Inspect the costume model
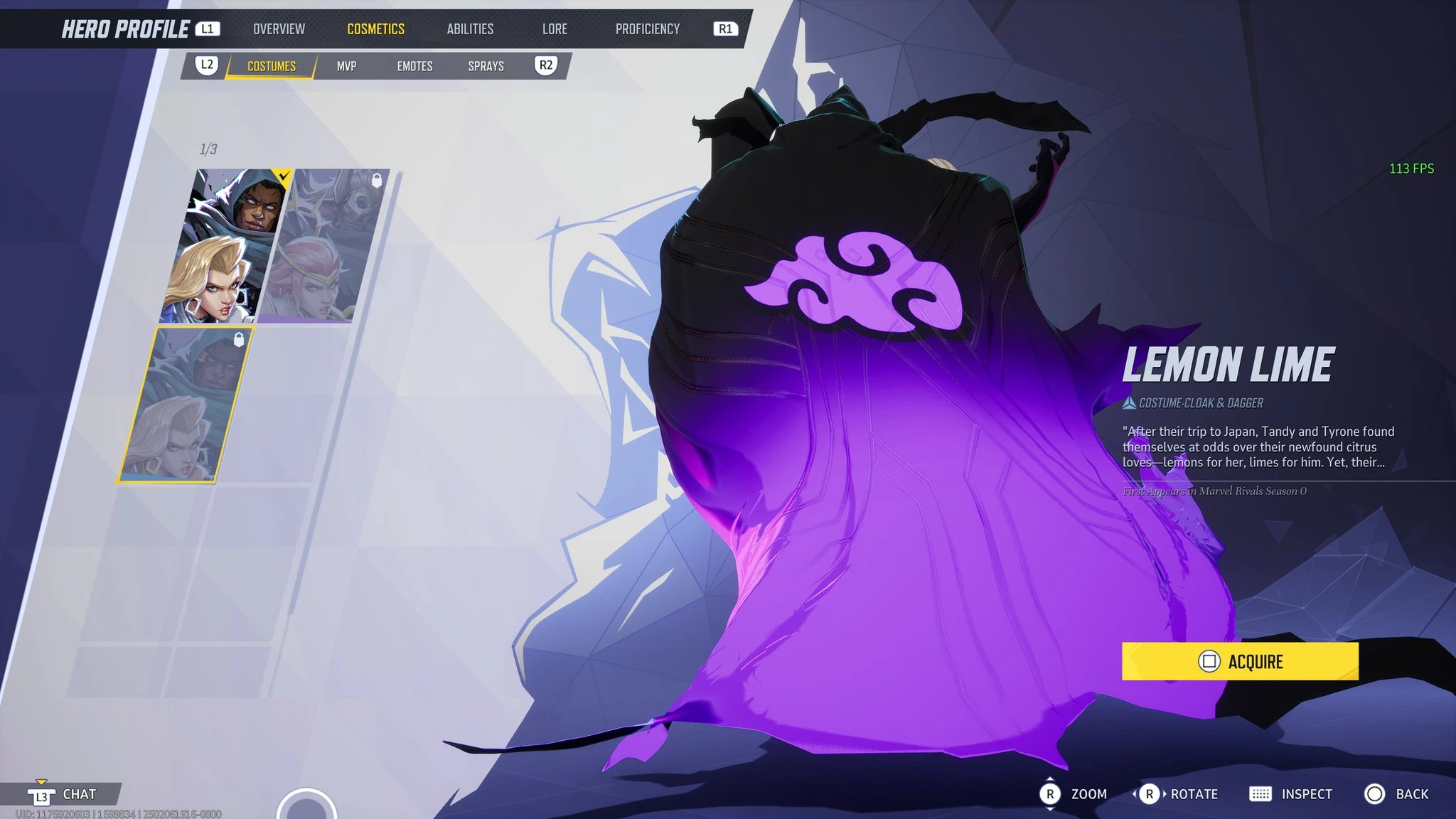 [x=1290, y=794]
